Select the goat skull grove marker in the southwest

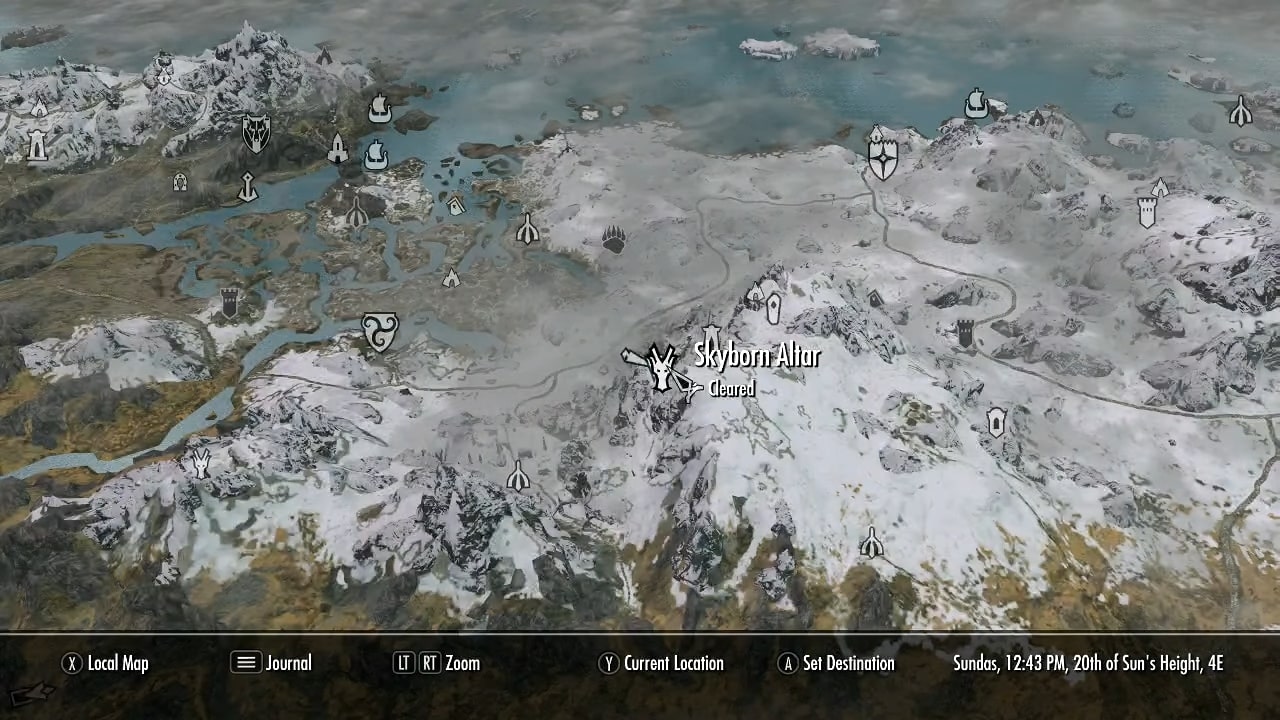200,462
